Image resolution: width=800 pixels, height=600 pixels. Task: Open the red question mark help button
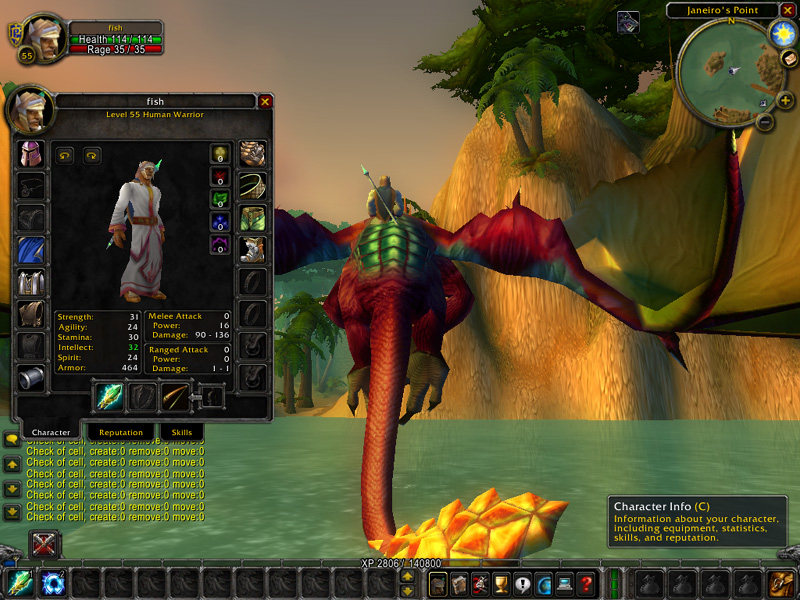coord(587,584)
